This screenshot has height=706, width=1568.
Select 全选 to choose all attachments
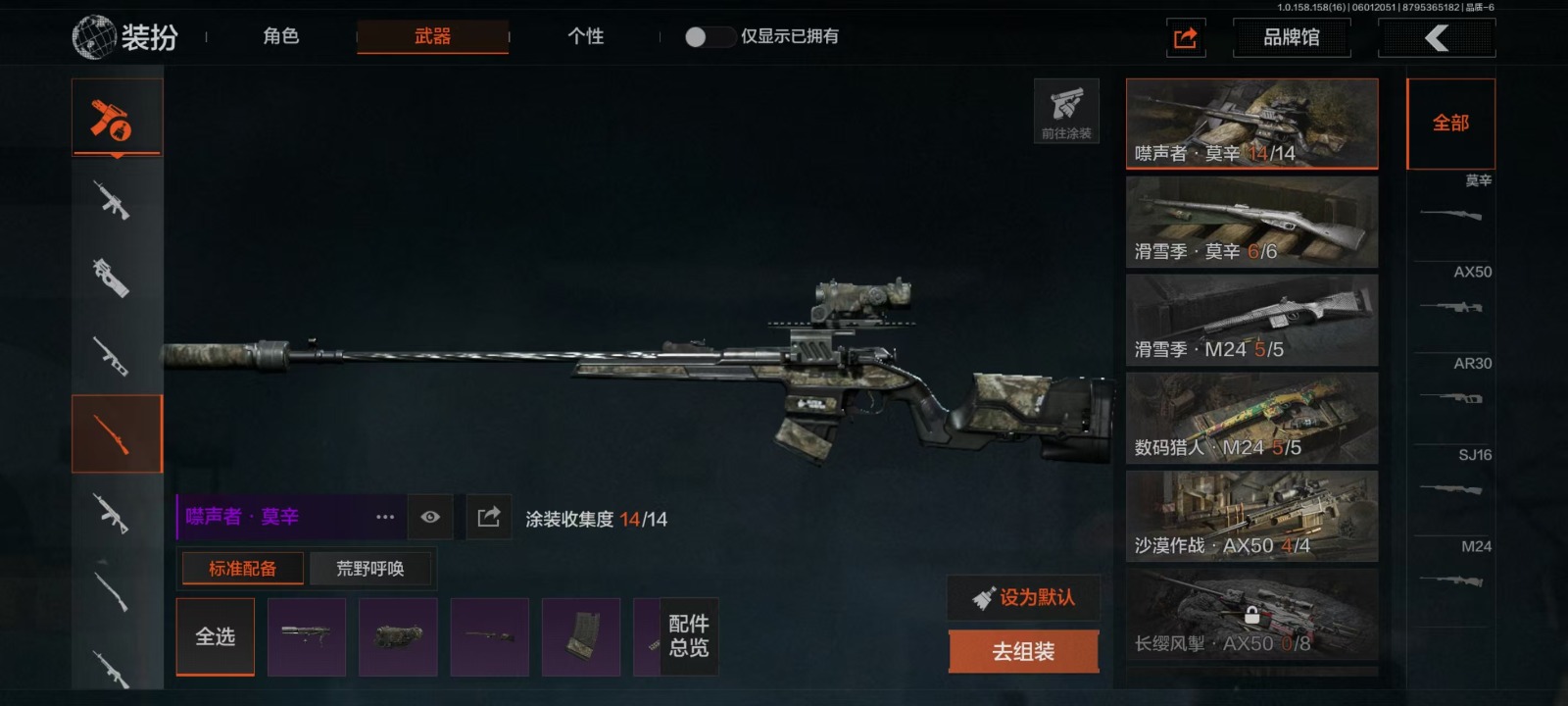pyautogui.click(x=216, y=636)
